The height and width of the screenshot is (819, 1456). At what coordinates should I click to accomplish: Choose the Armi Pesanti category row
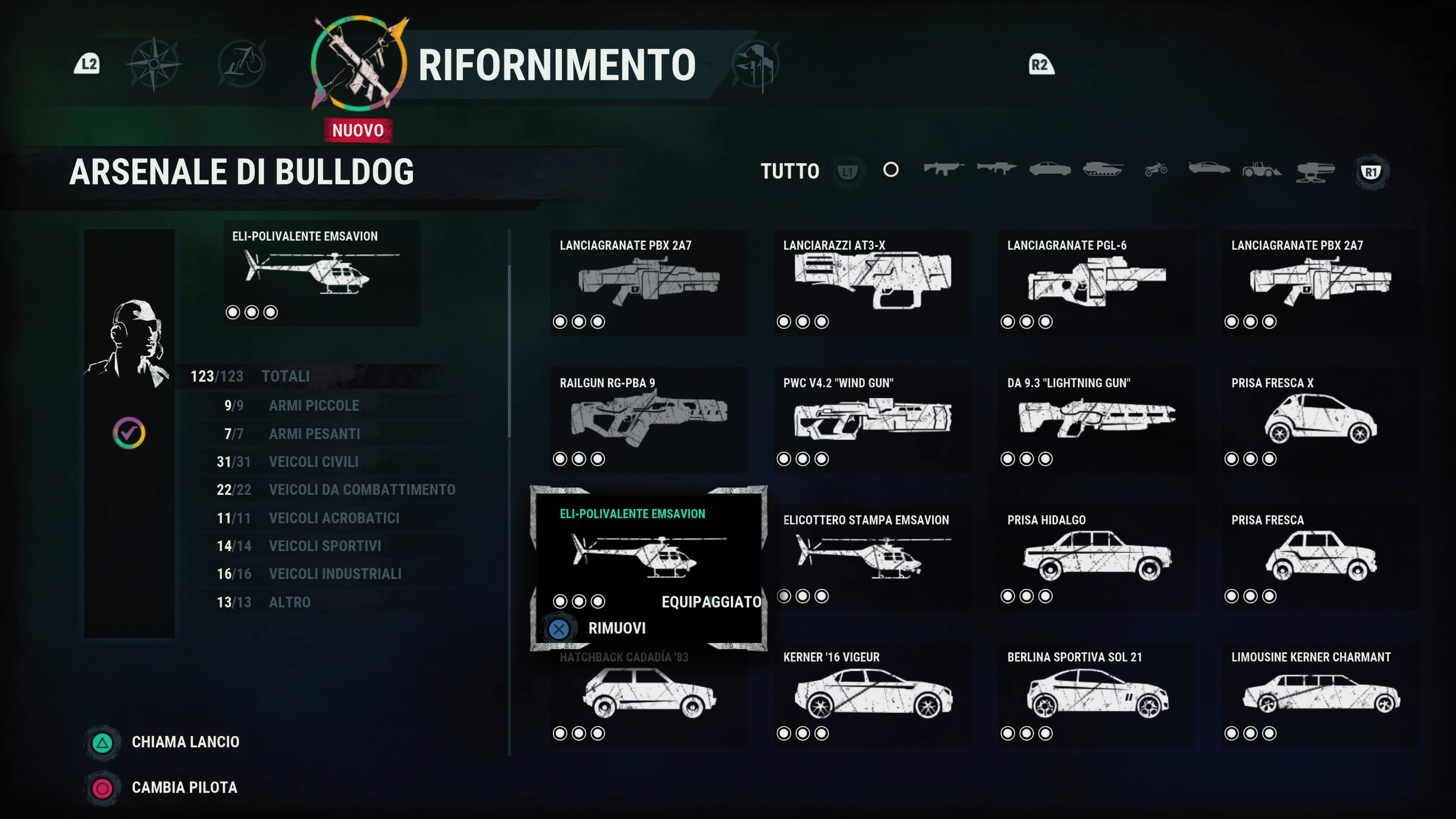tap(314, 434)
